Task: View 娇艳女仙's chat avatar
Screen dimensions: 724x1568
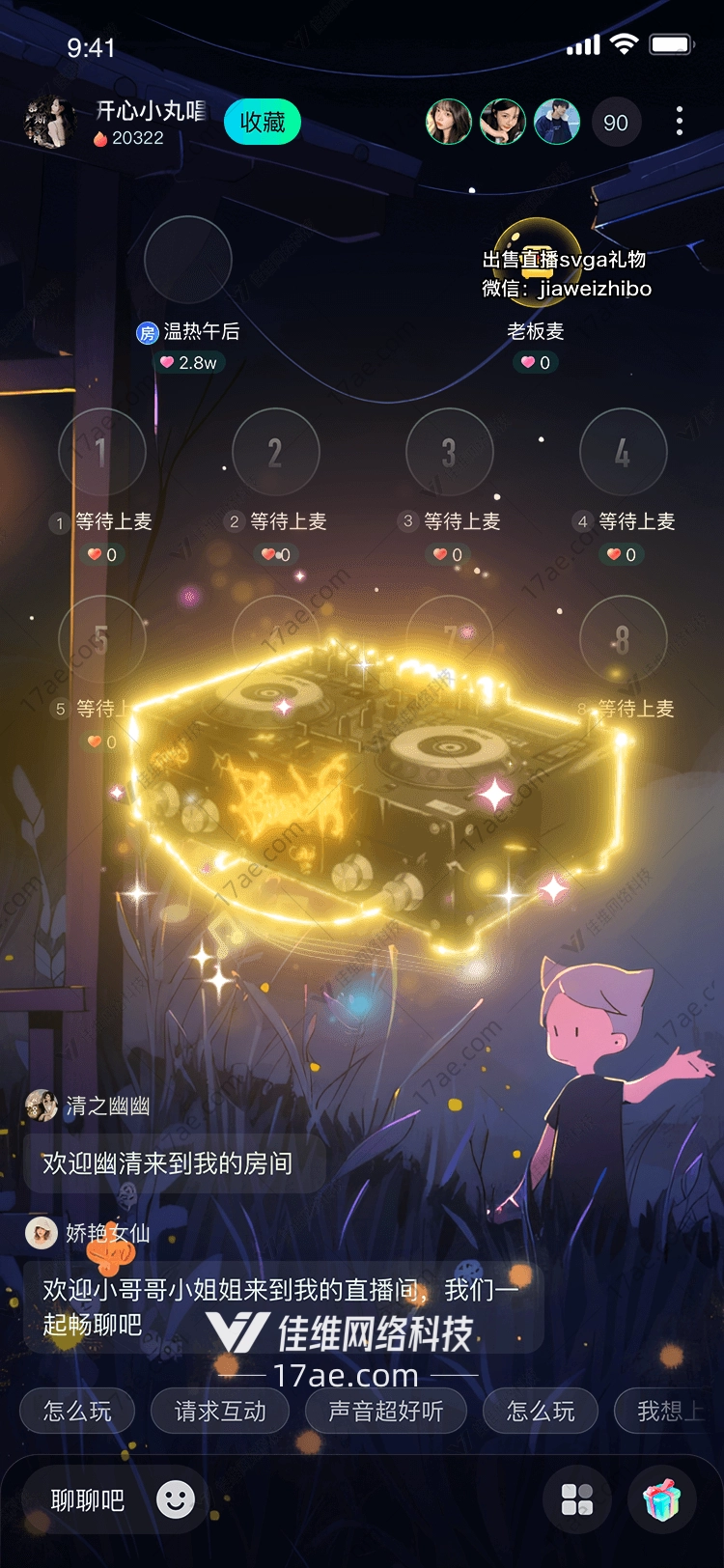Action: pyautogui.click(x=42, y=1233)
